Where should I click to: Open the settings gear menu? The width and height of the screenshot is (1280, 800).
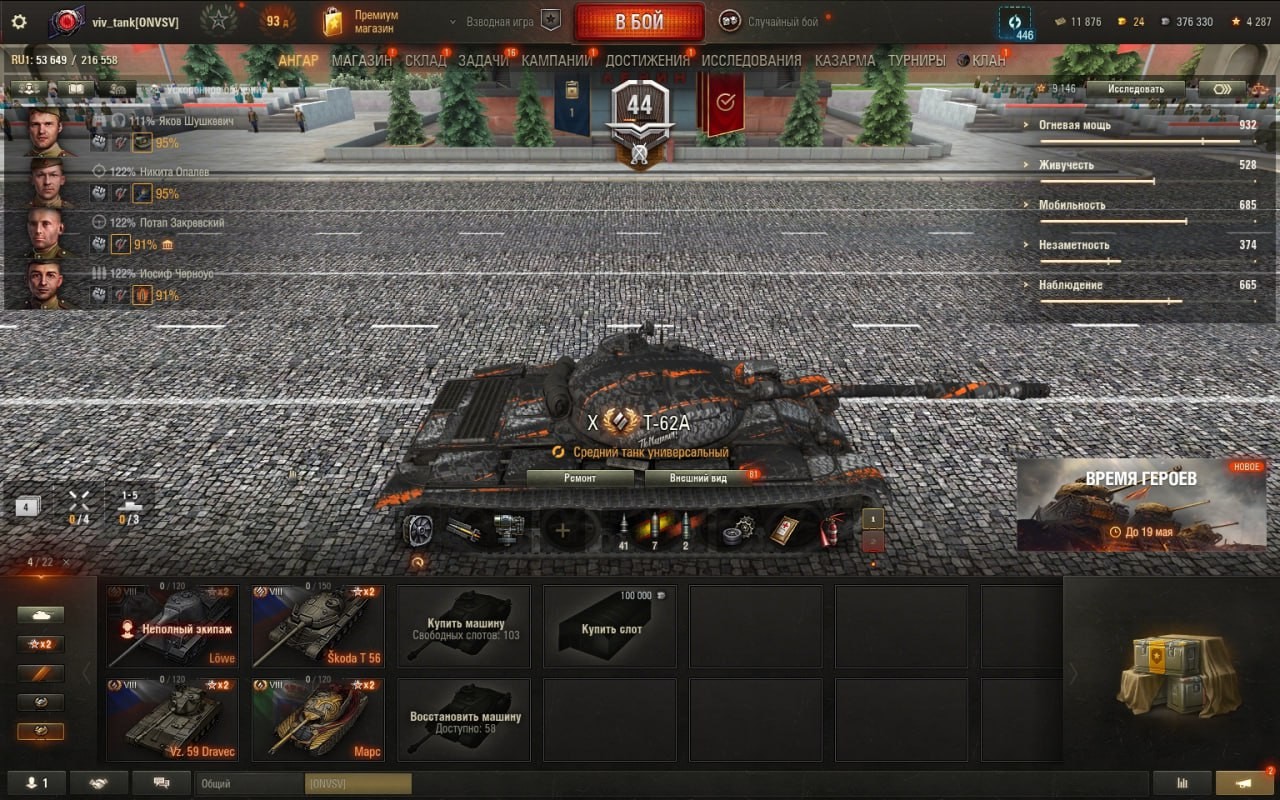(18, 22)
